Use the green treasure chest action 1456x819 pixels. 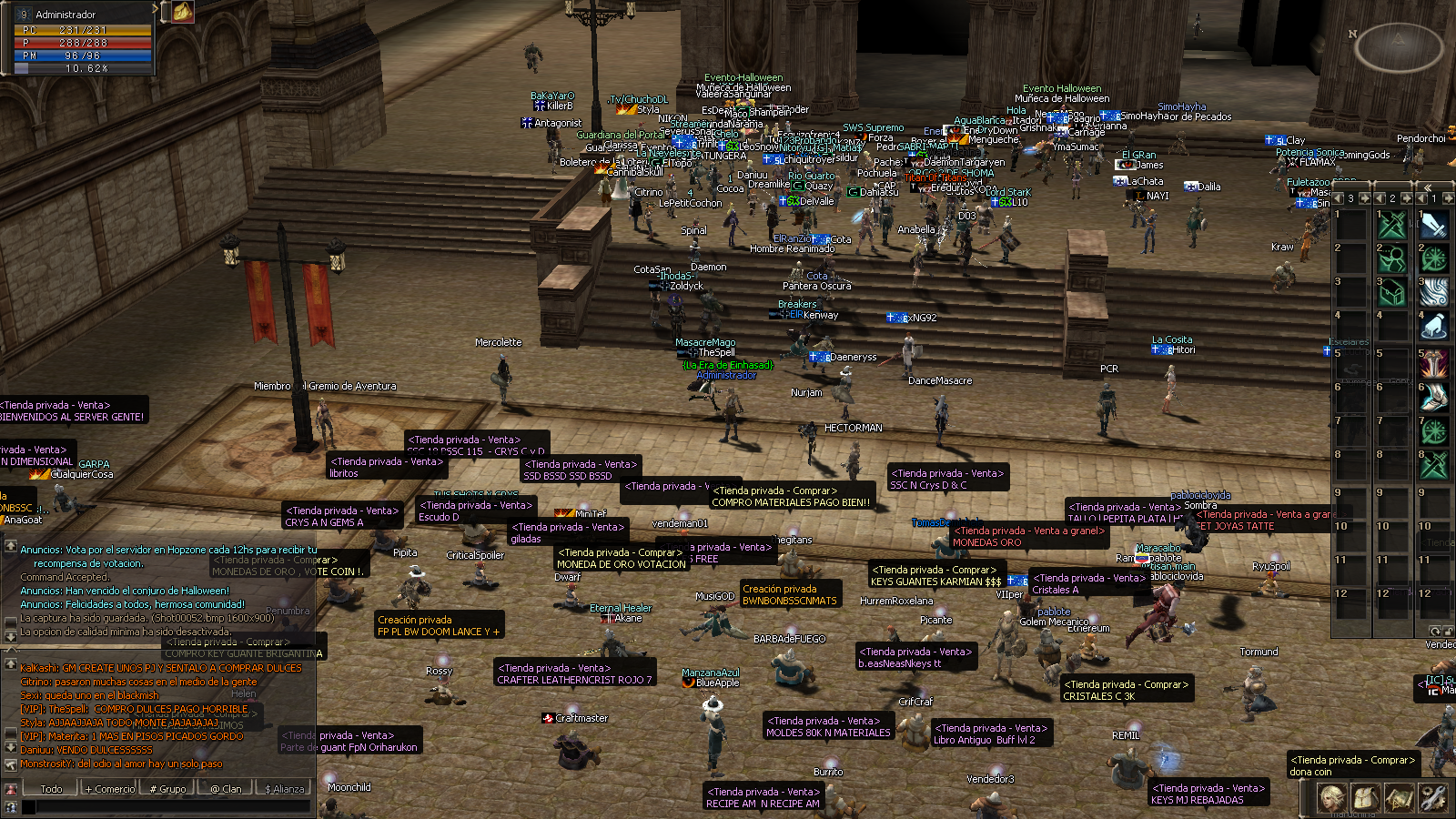(1392, 291)
